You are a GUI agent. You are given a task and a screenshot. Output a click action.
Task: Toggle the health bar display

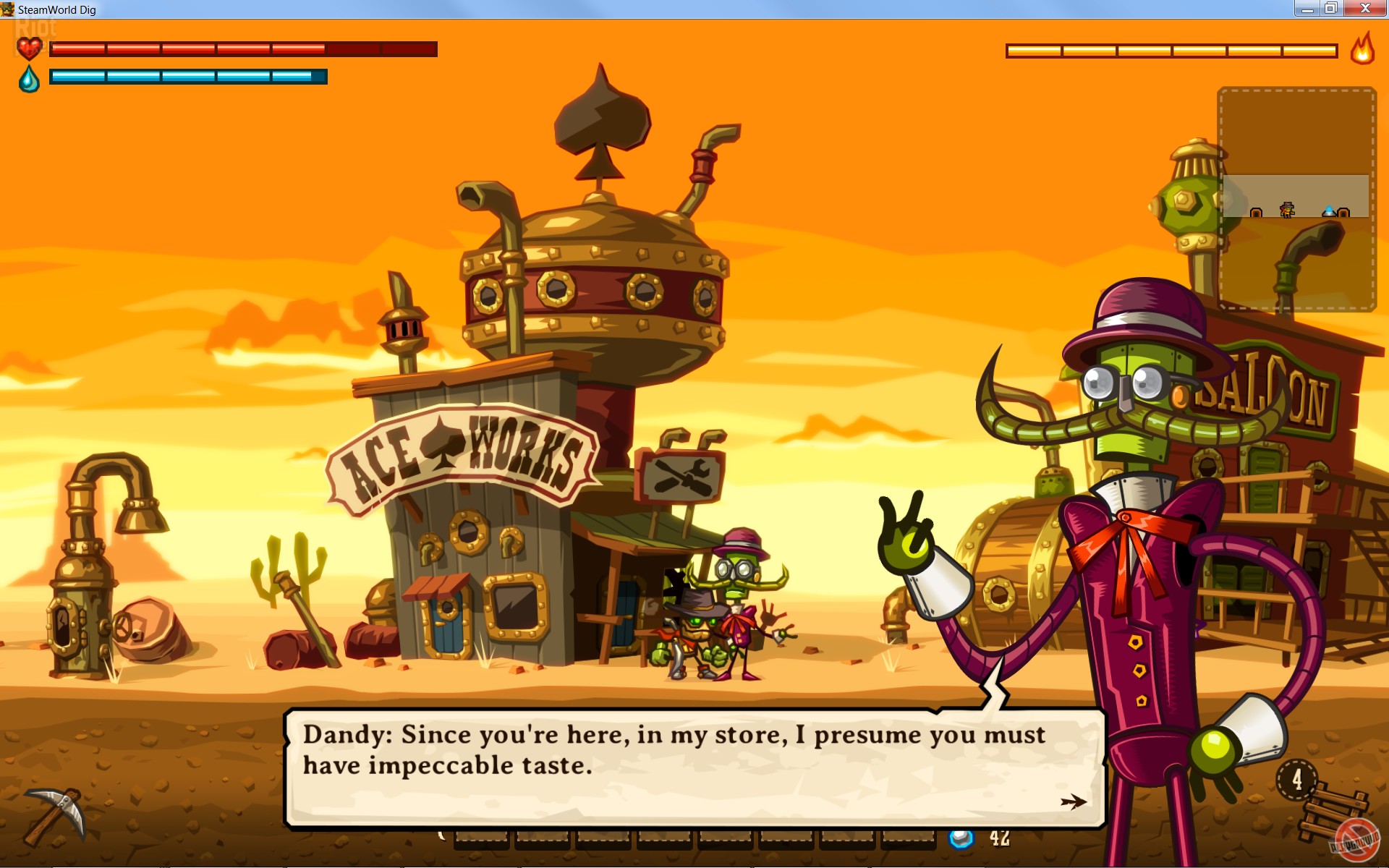(242, 49)
